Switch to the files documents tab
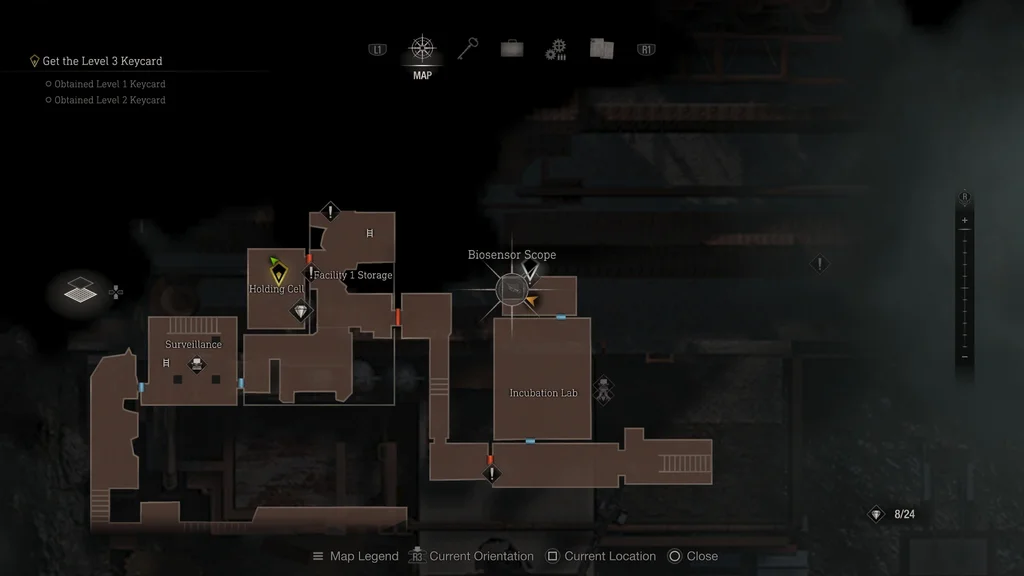1024x576 pixels. (601, 48)
